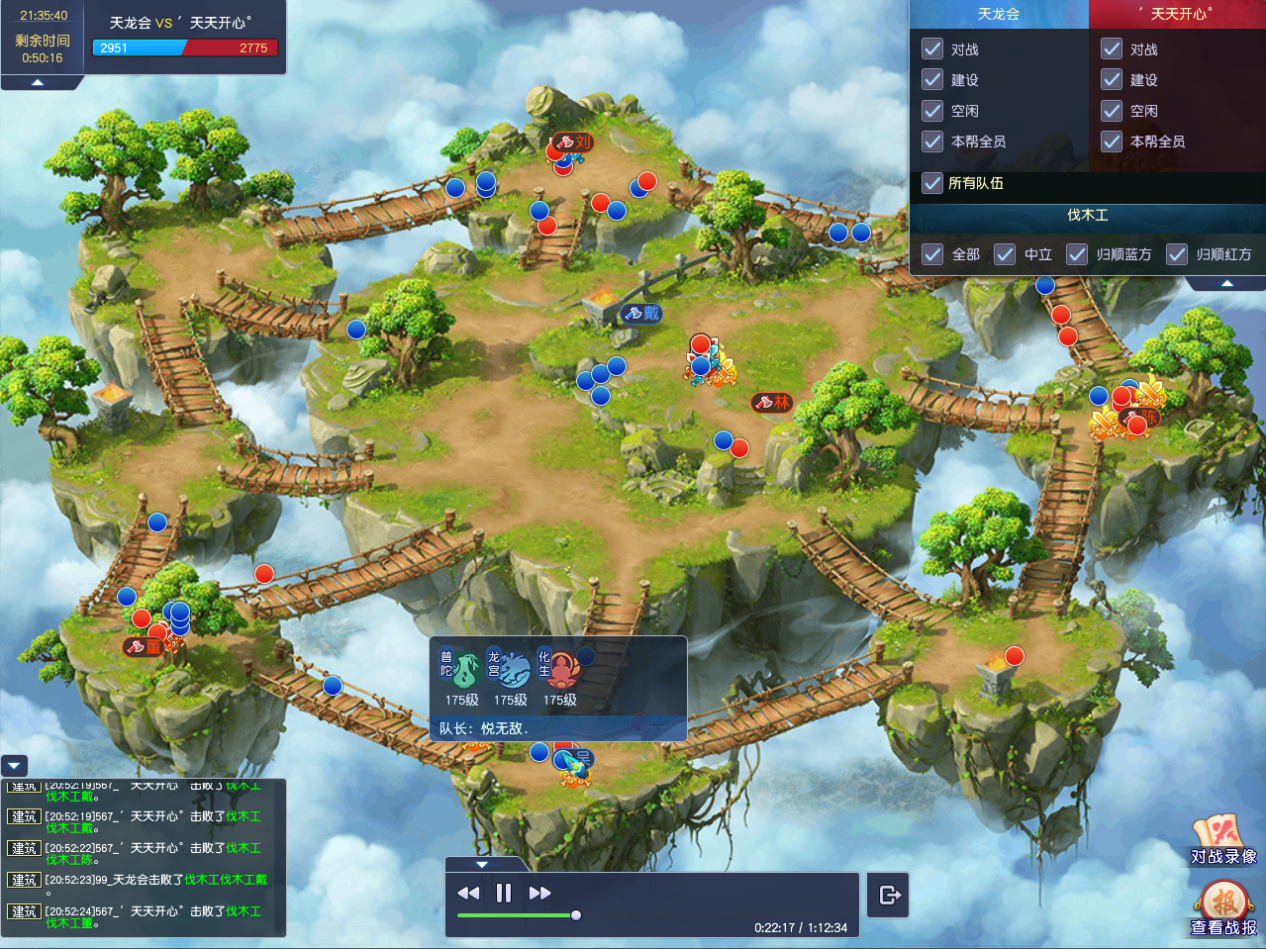Click the replay progress slider handle
Screen dimensions: 1266x949
tap(576, 914)
